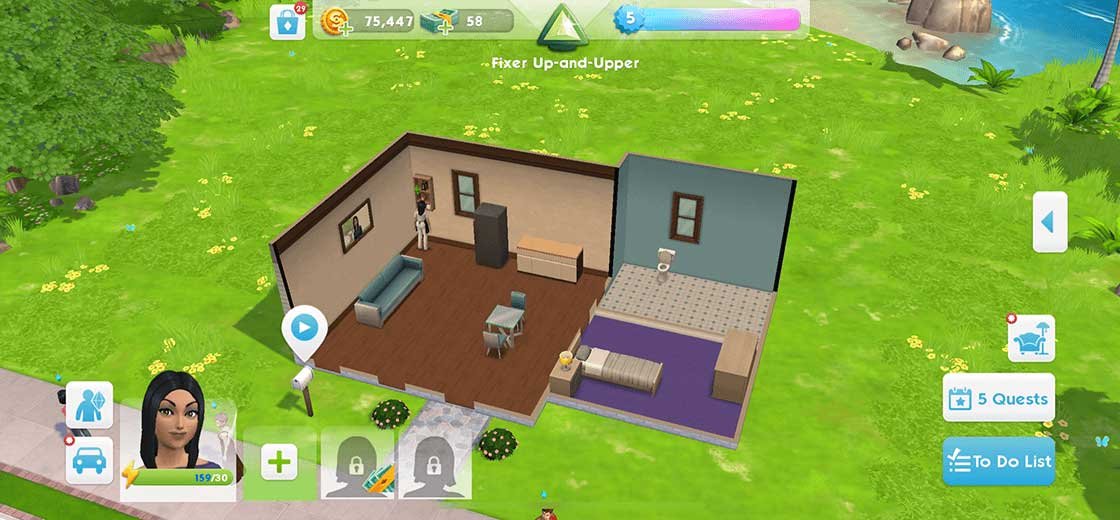Open the shopping bag store icon
Image resolution: width=1120 pixels, height=520 pixels.
tap(288, 22)
